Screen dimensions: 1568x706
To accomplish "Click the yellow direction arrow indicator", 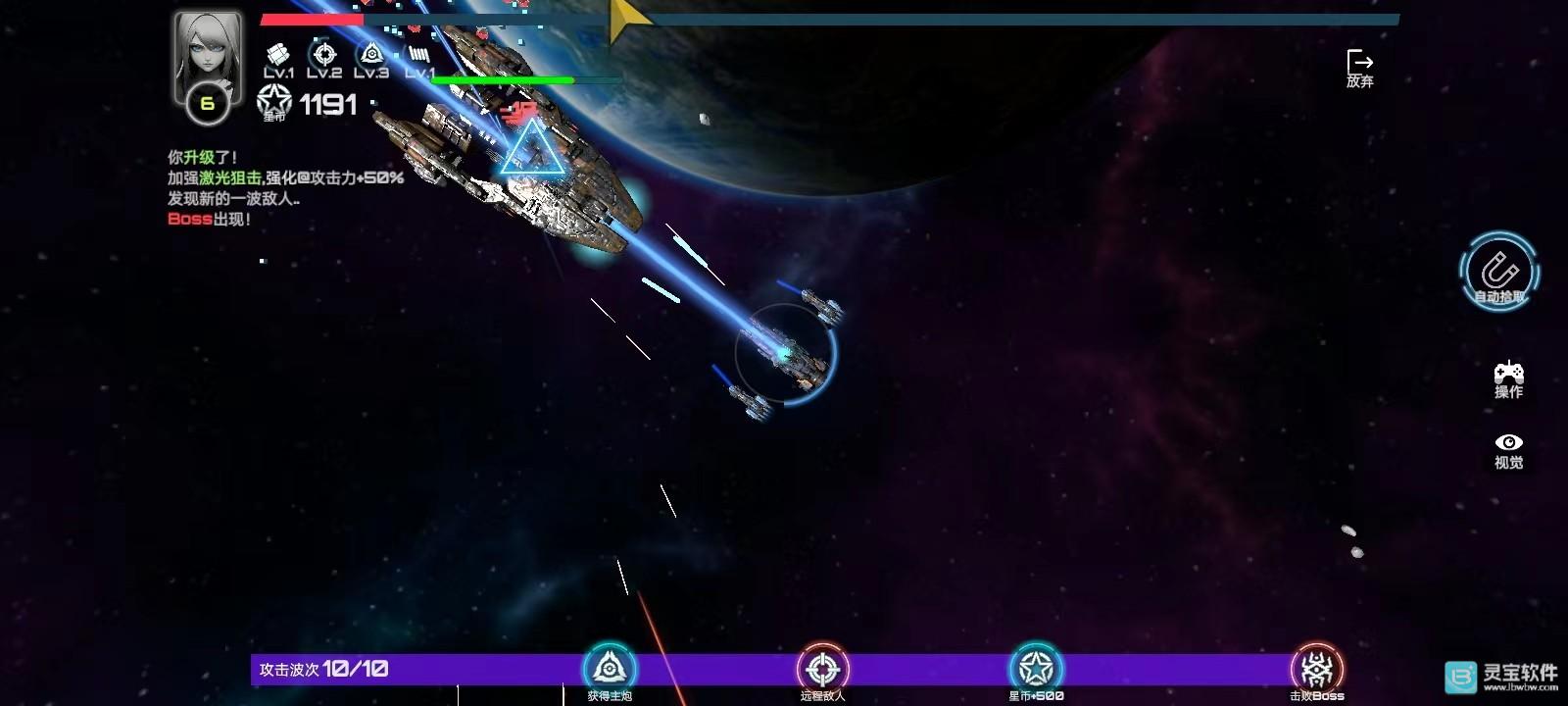I will point(623,16).
